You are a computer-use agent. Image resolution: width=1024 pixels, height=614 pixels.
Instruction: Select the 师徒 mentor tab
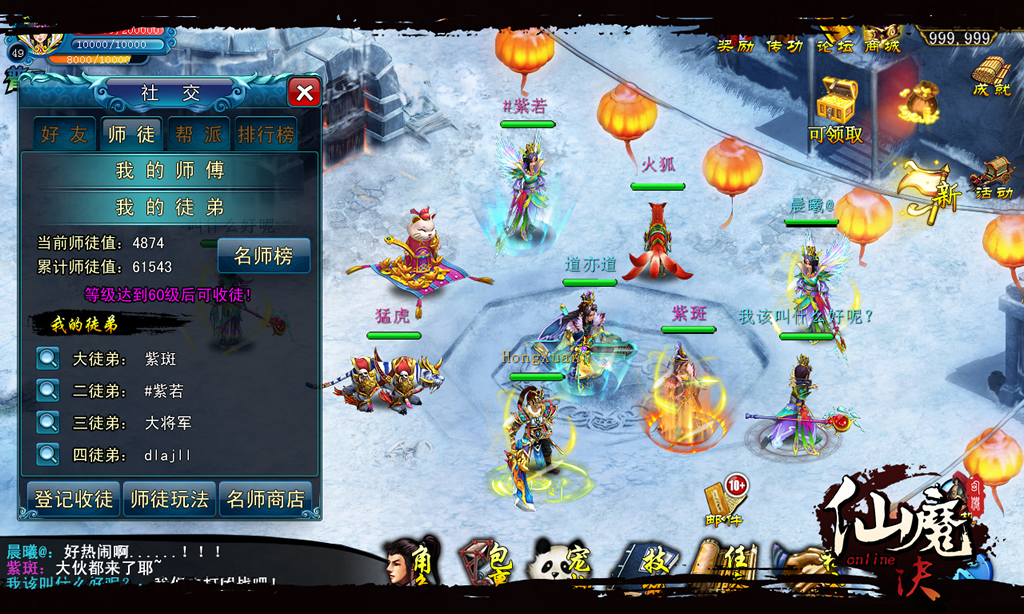click(131, 134)
